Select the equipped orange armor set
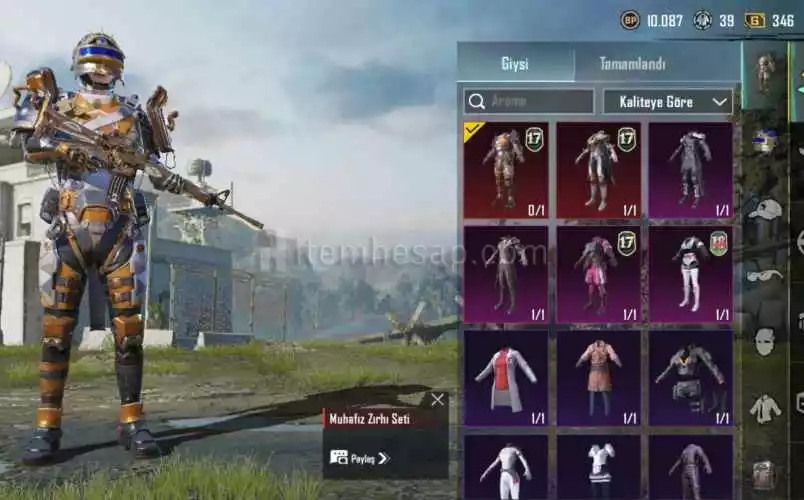Image resolution: width=804 pixels, height=500 pixels. click(506, 169)
